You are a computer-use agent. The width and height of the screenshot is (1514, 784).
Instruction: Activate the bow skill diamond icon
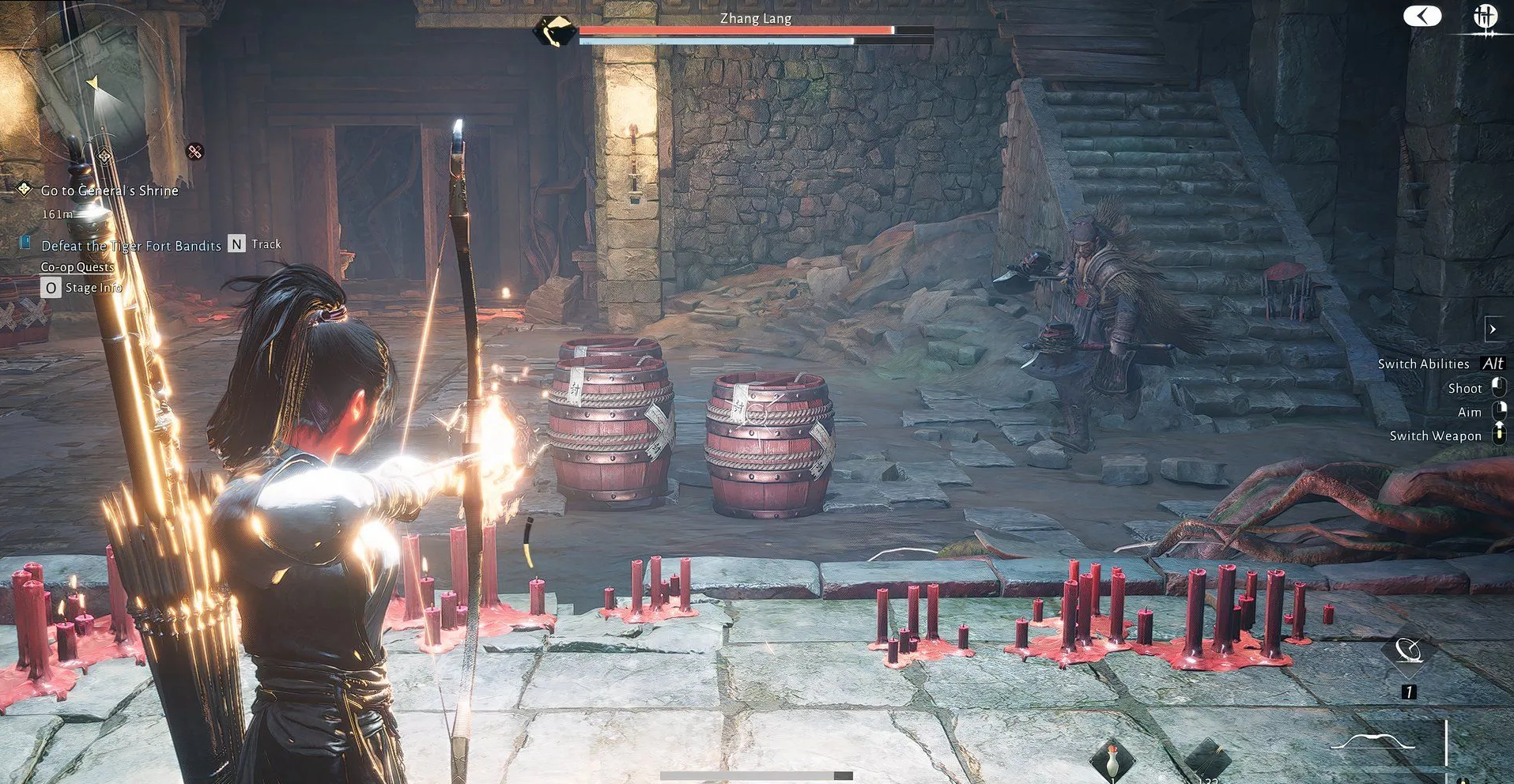coord(1408,650)
